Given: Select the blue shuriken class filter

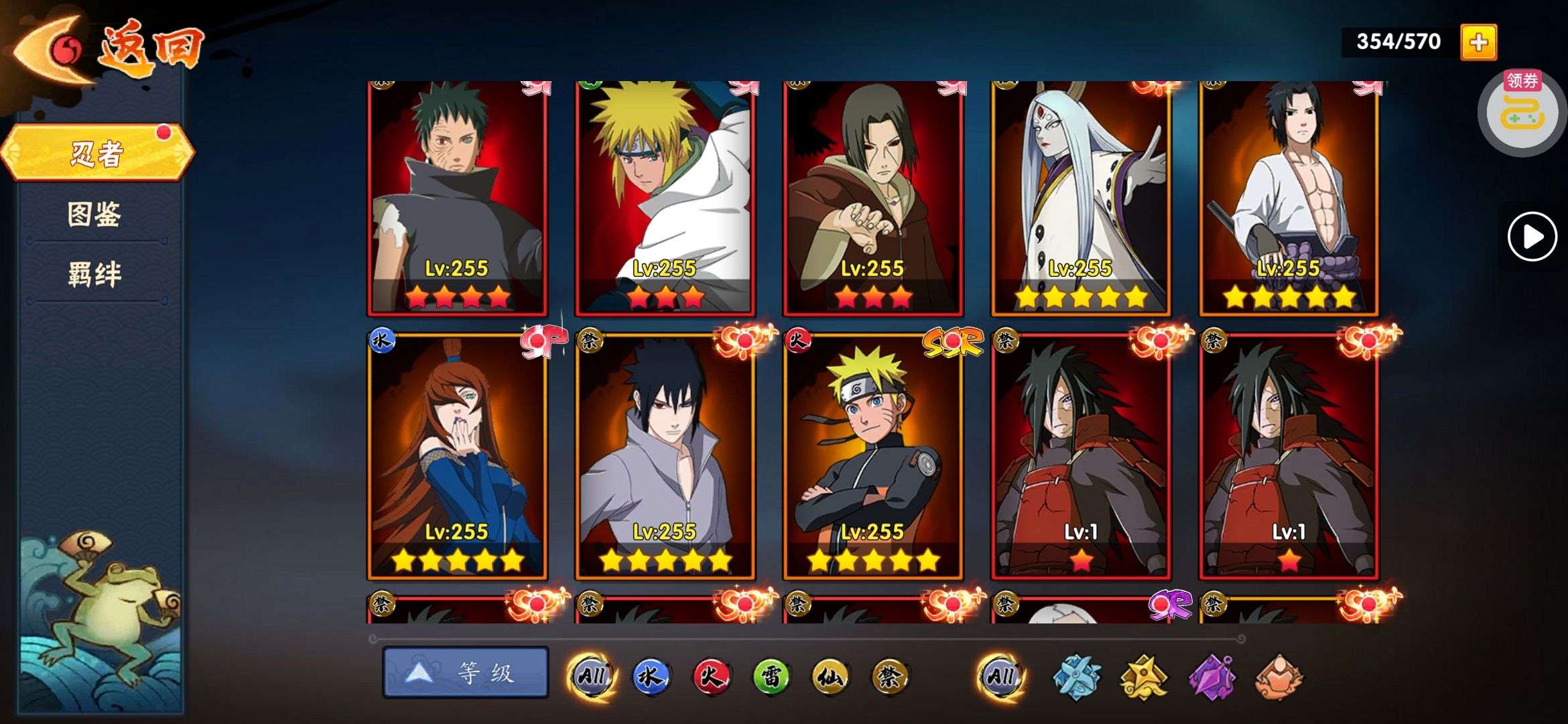Looking at the screenshot, I should 1076,676.
